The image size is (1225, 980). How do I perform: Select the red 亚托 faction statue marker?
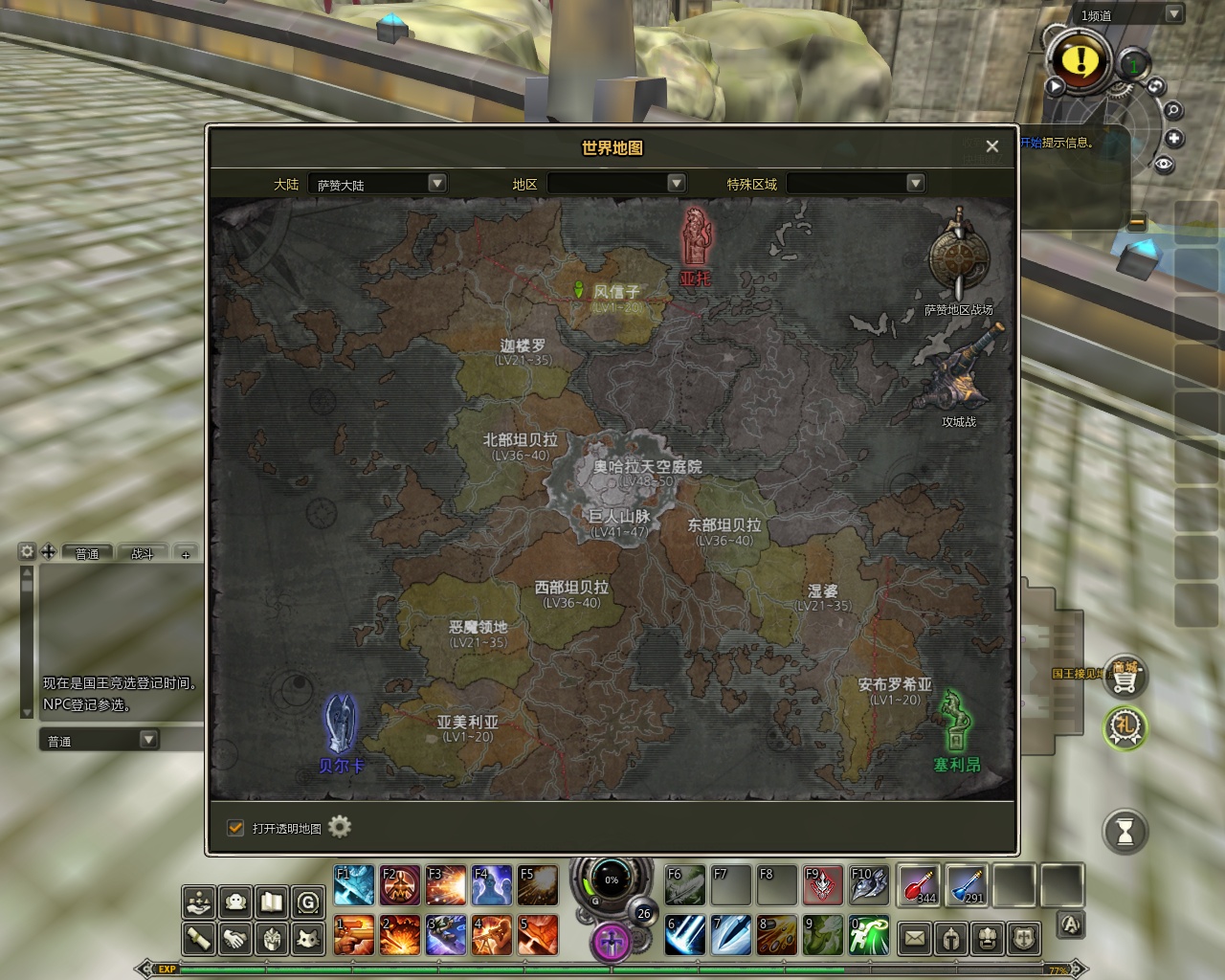click(697, 239)
